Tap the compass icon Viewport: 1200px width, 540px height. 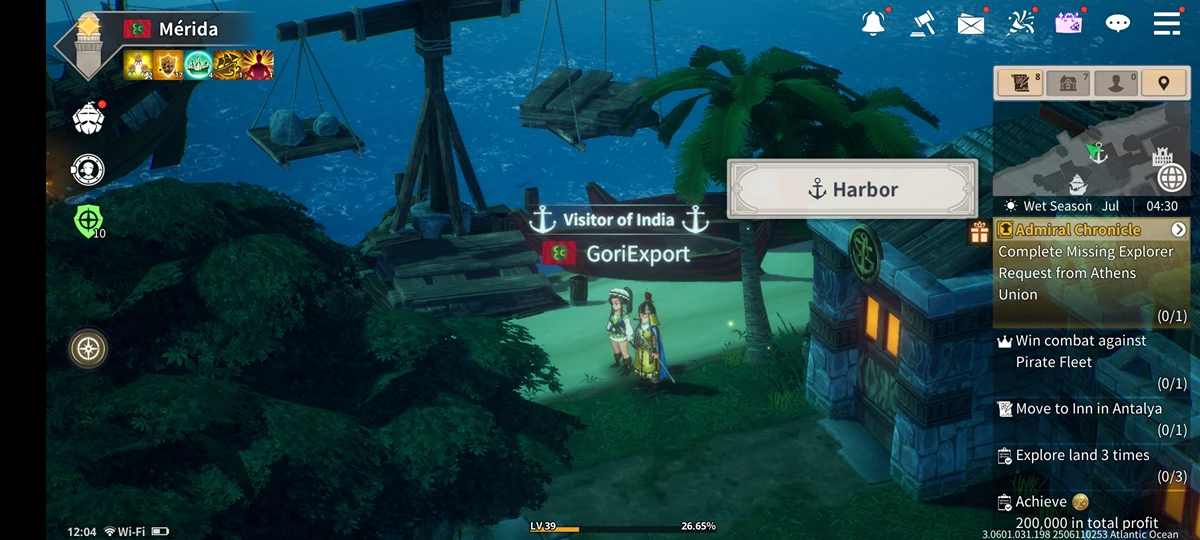tap(89, 349)
